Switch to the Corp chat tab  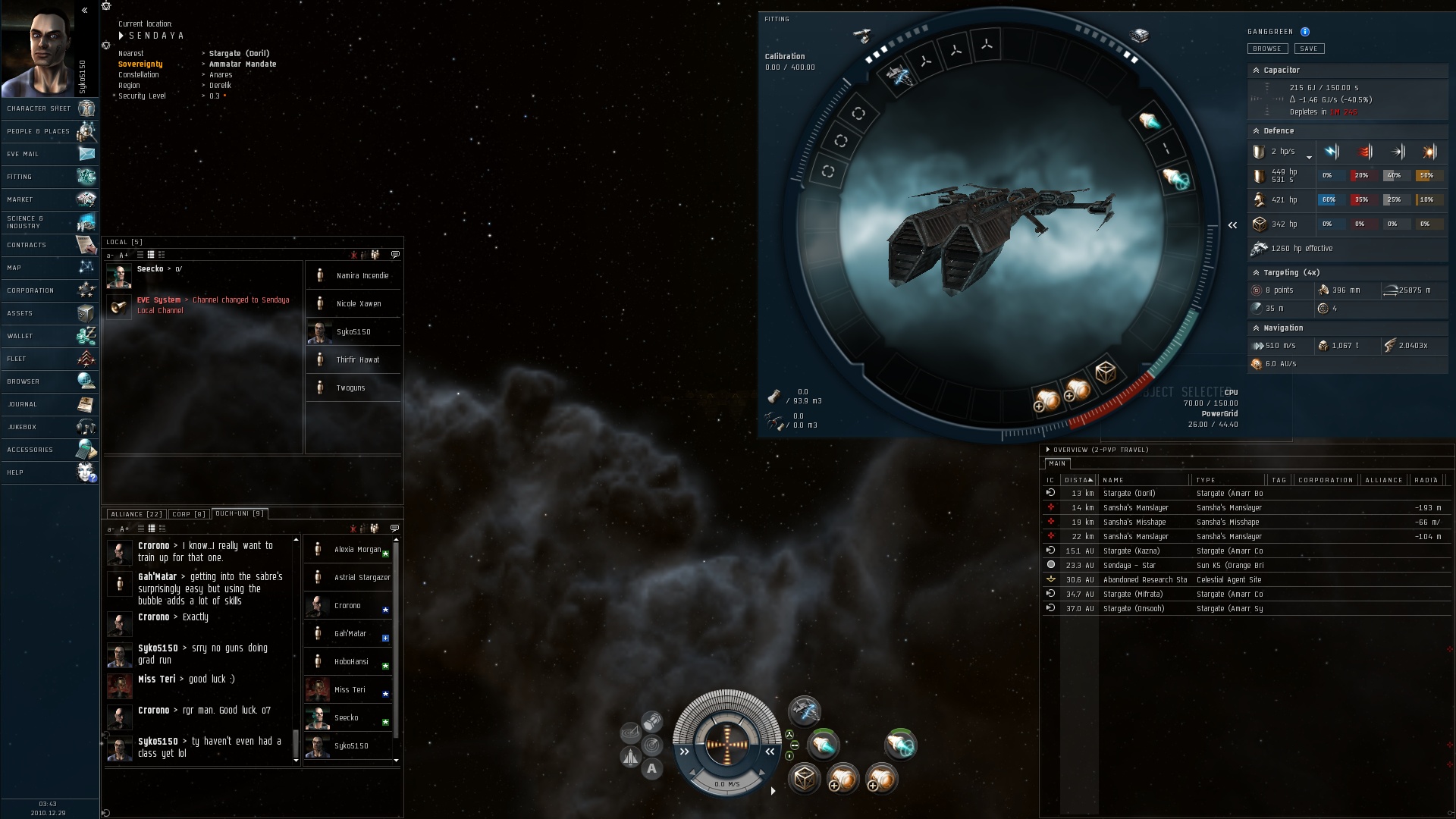coord(189,514)
